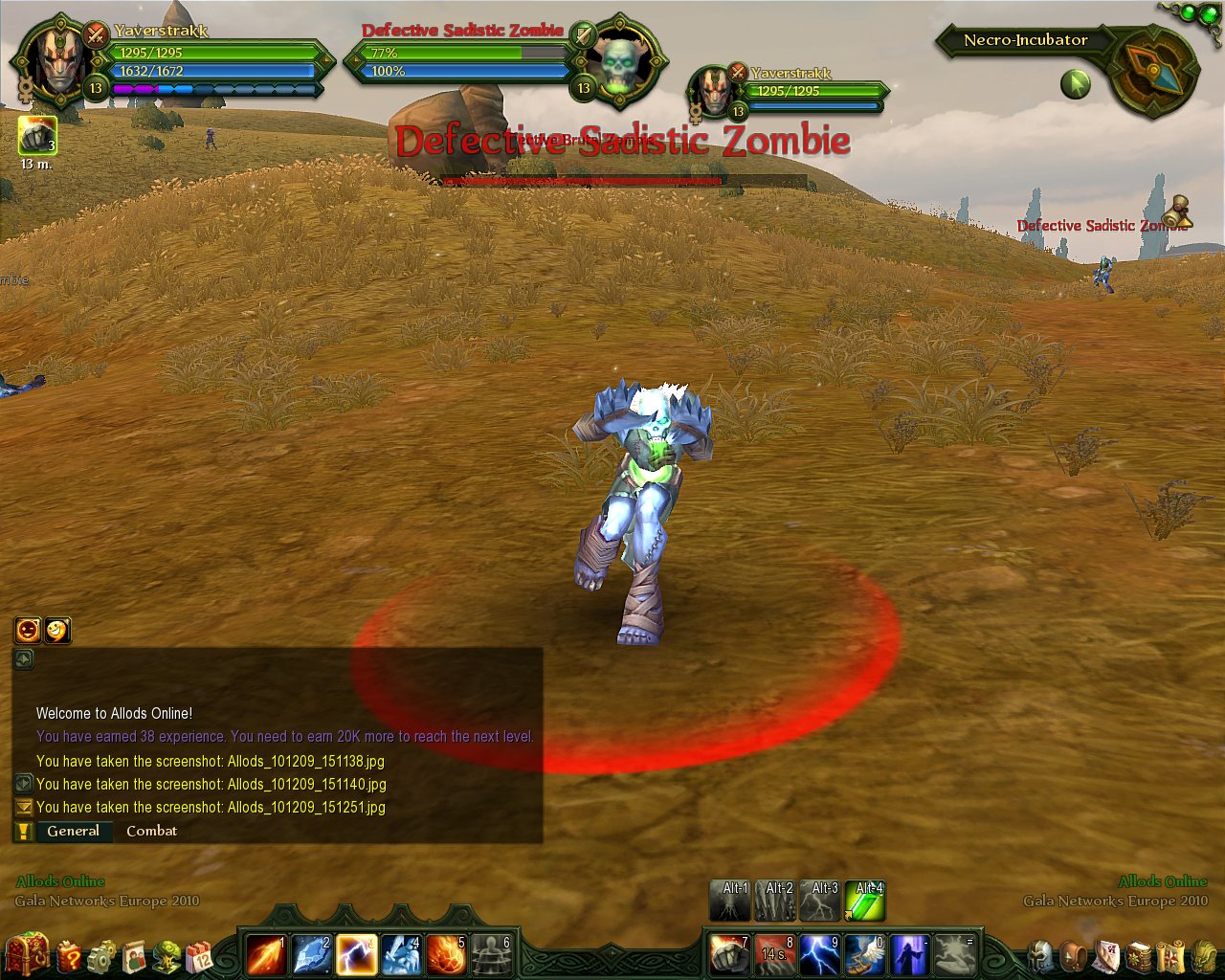Cast the lightning bolt in slot 9
Viewport: 1225px width, 980px height.
(820, 954)
